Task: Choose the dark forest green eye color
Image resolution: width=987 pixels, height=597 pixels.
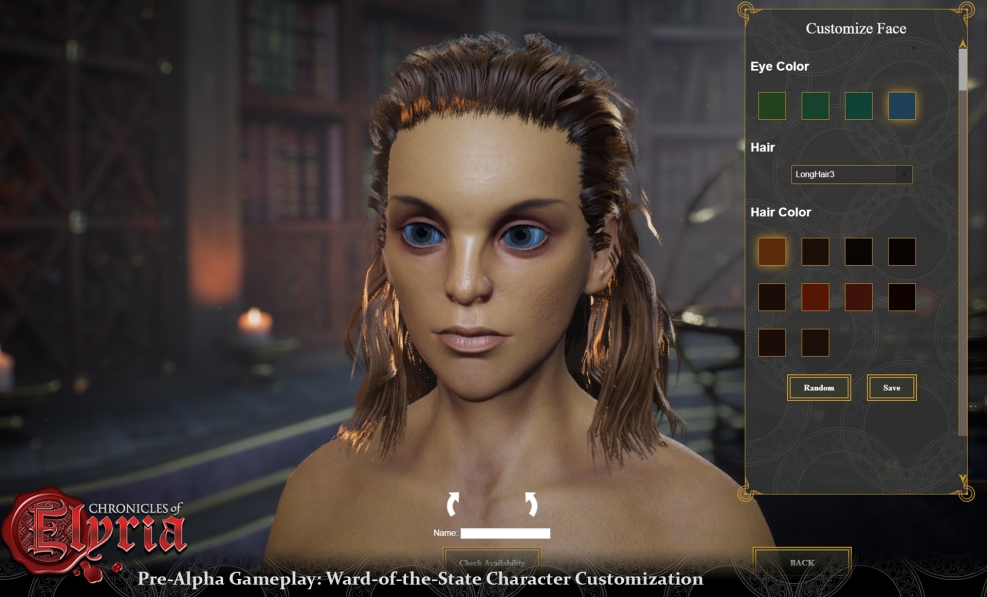Action: coord(772,106)
